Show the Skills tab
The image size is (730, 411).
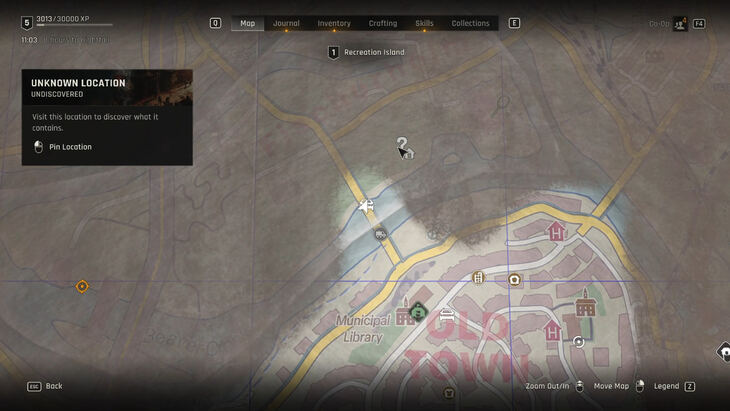point(424,23)
